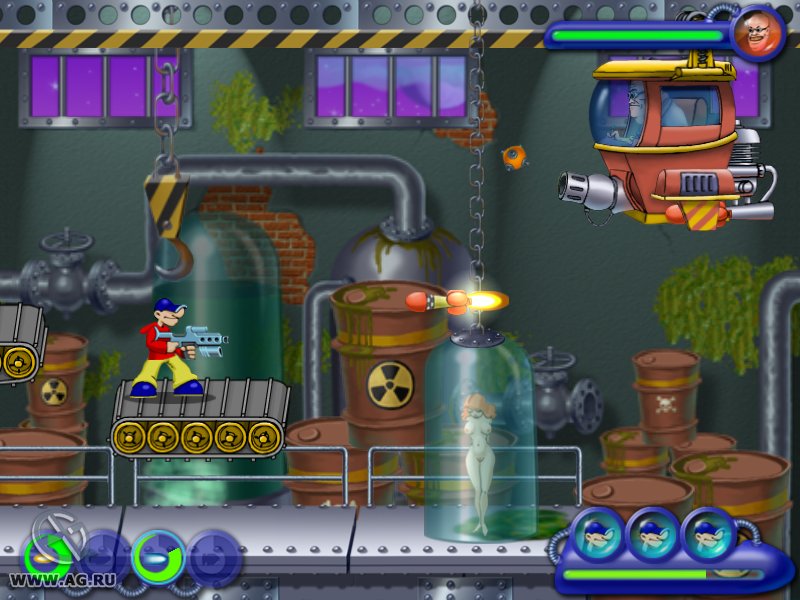Choose the highlighted blue bullet weapon slot
The height and width of the screenshot is (600, 800).
(159, 557)
